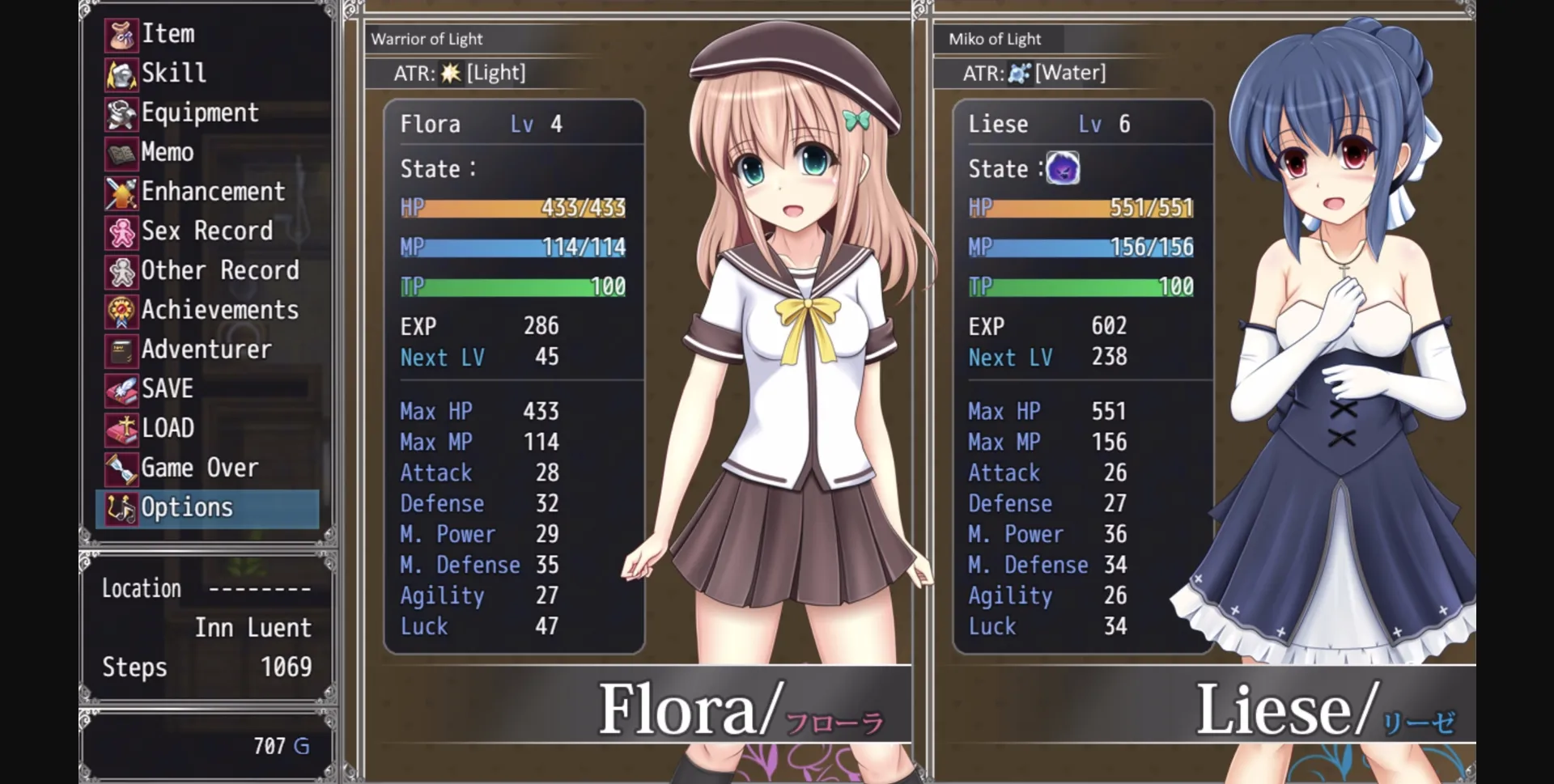Click Flora's green TP bar
The image size is (1554, 784).
513,286
